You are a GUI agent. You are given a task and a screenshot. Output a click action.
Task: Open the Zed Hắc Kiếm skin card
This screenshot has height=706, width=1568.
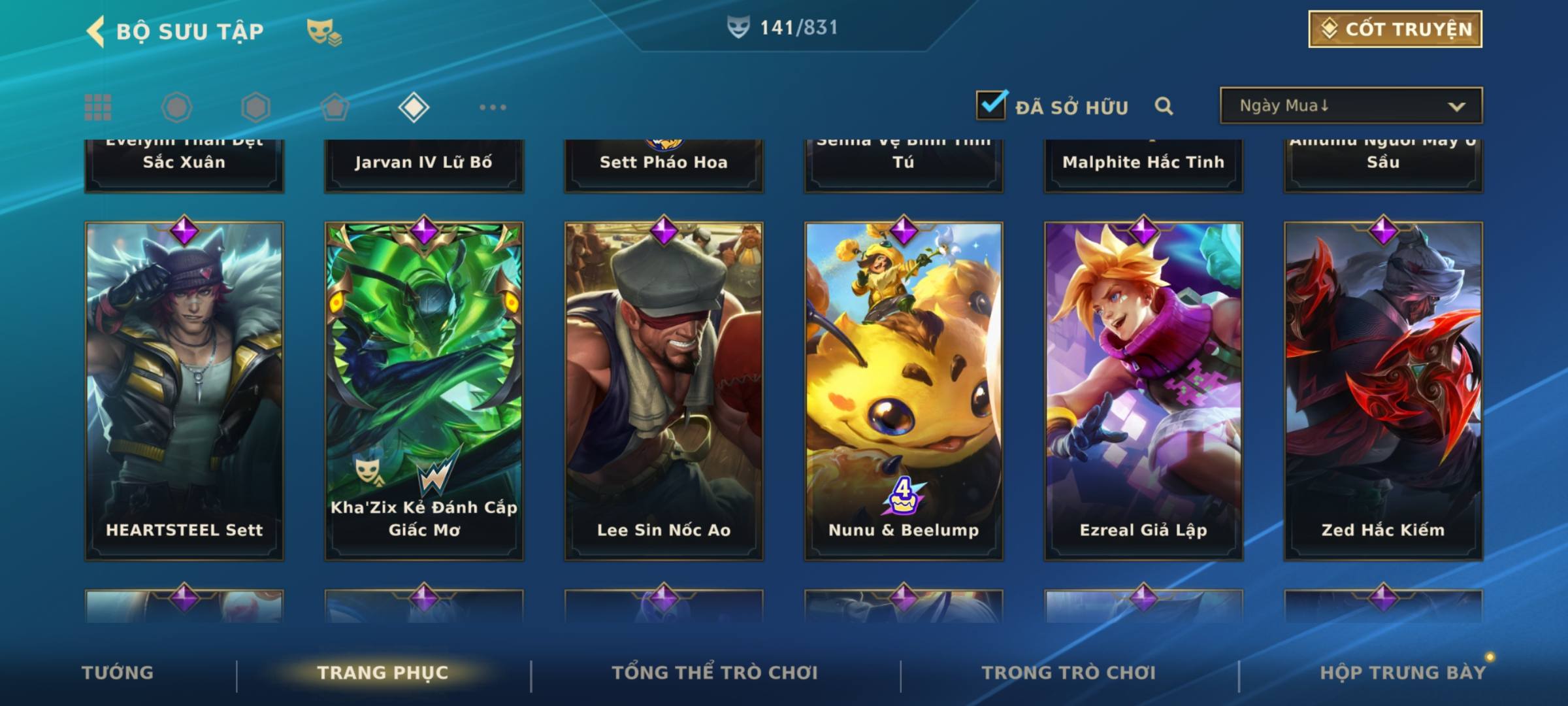coord(1383,391)
